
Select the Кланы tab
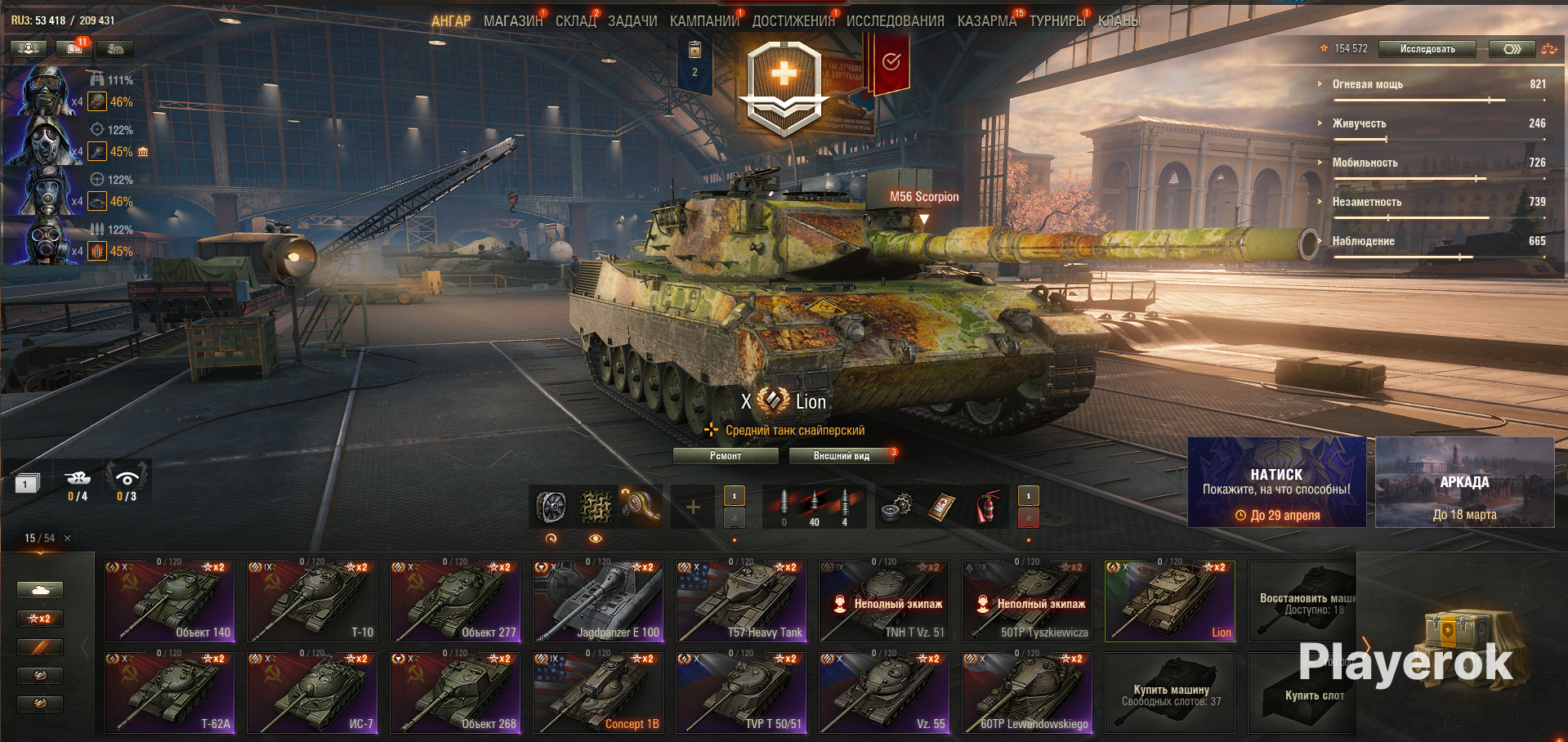click(1119, 21)
